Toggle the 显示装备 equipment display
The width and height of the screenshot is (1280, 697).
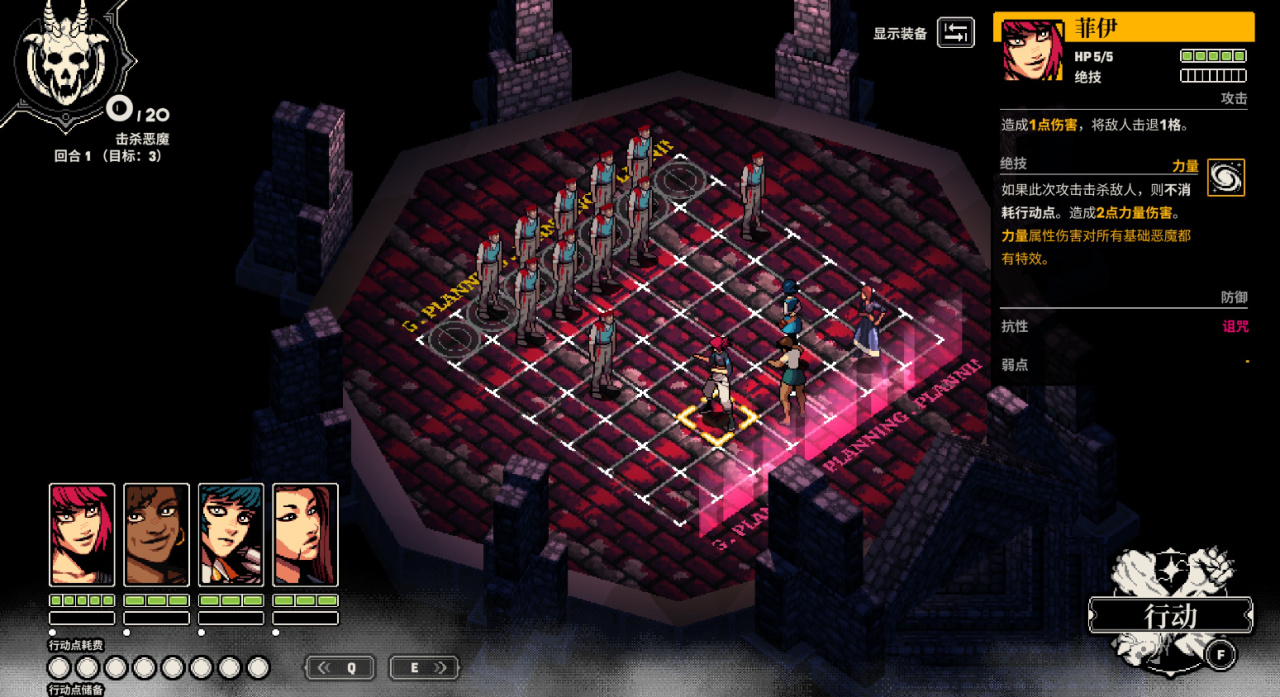pos(955,32)
